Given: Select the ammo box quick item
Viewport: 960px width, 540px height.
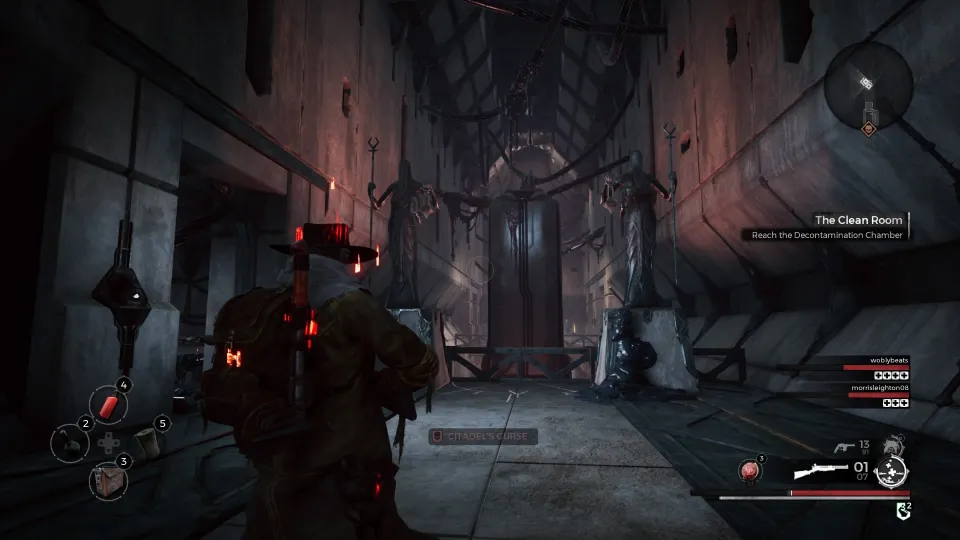Looking at the screenshot, I should (107, 479).
